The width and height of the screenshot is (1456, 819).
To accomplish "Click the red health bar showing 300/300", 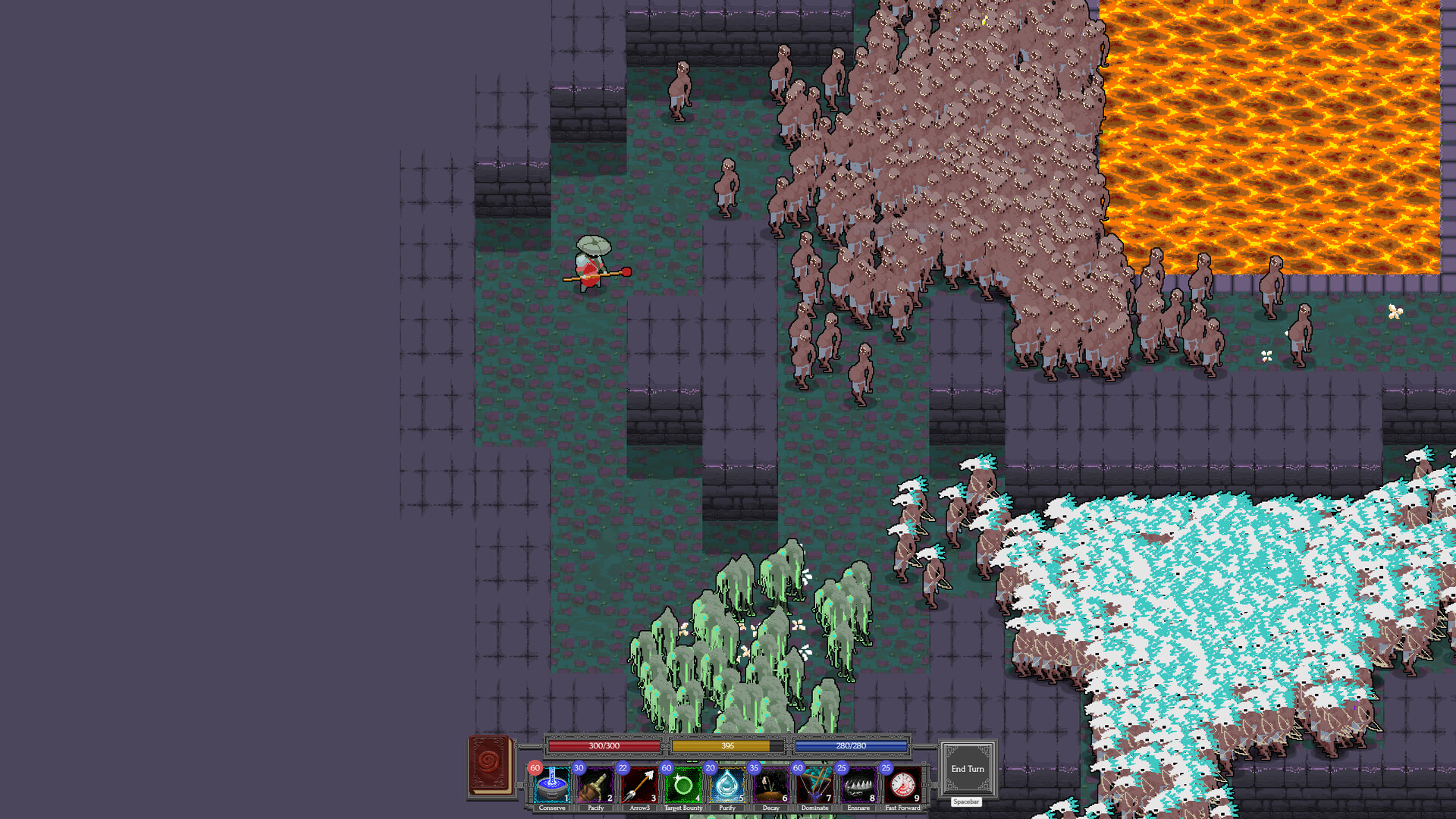I will pyautogui.click(x=603, y=746).
